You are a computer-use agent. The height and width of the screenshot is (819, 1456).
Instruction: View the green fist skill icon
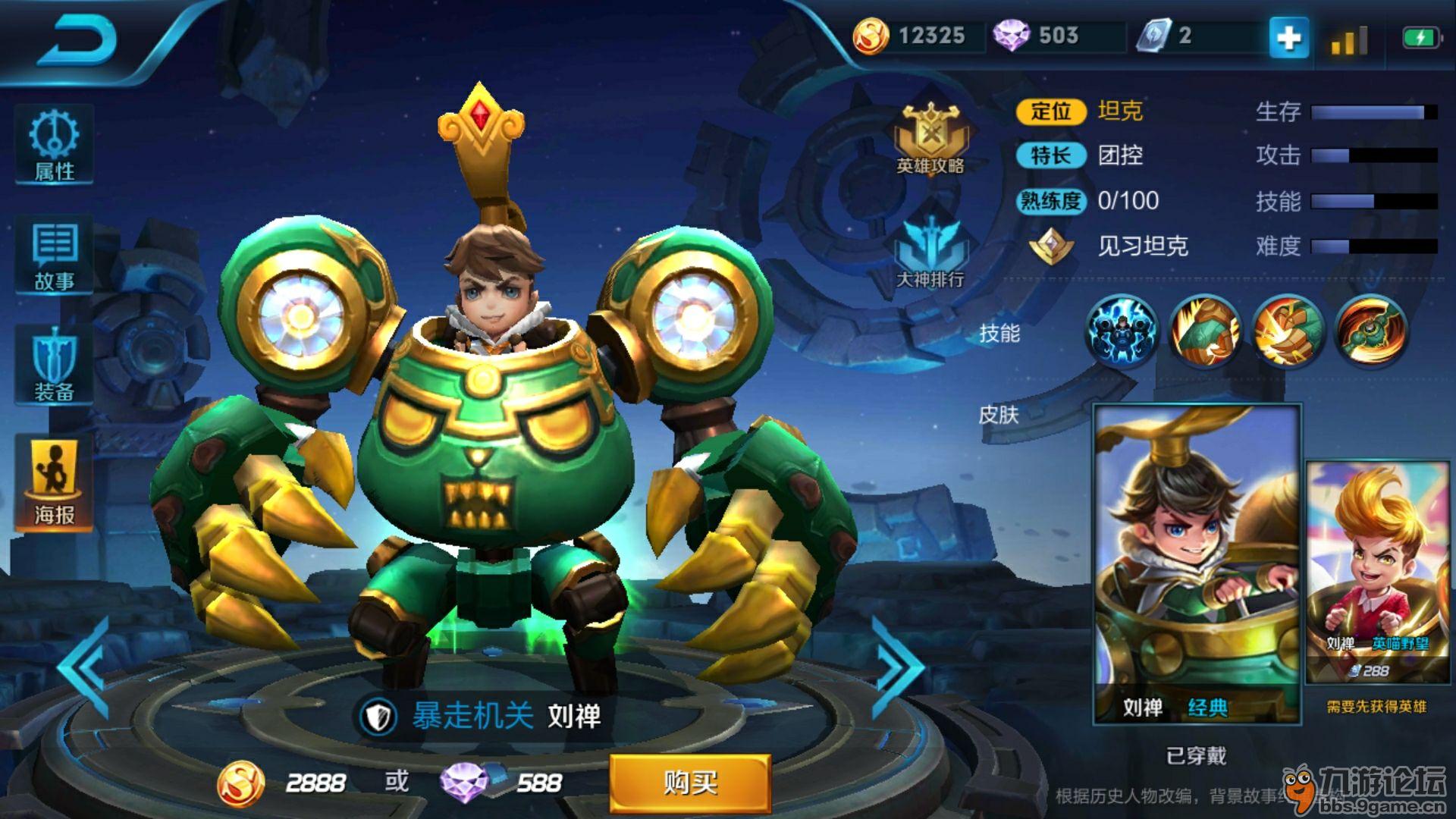1205,331
